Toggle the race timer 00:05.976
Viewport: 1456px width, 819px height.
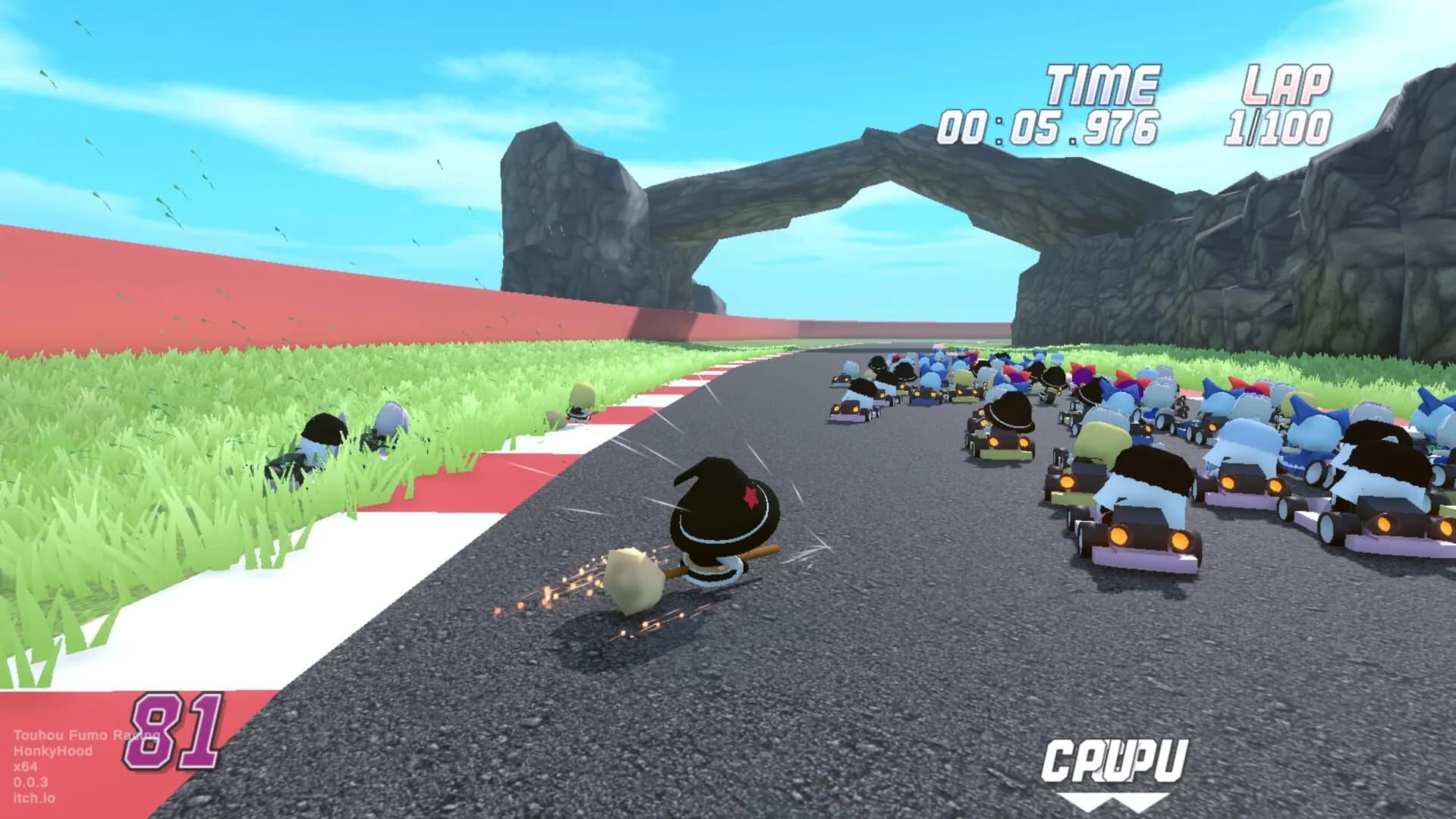[1052, 129]
